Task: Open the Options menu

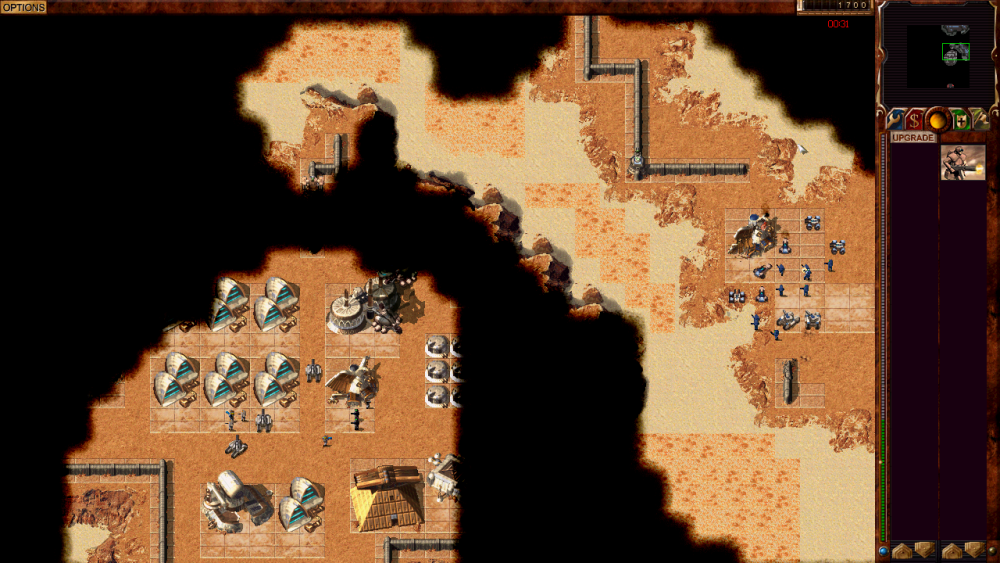Action: (x=23, y=7)
